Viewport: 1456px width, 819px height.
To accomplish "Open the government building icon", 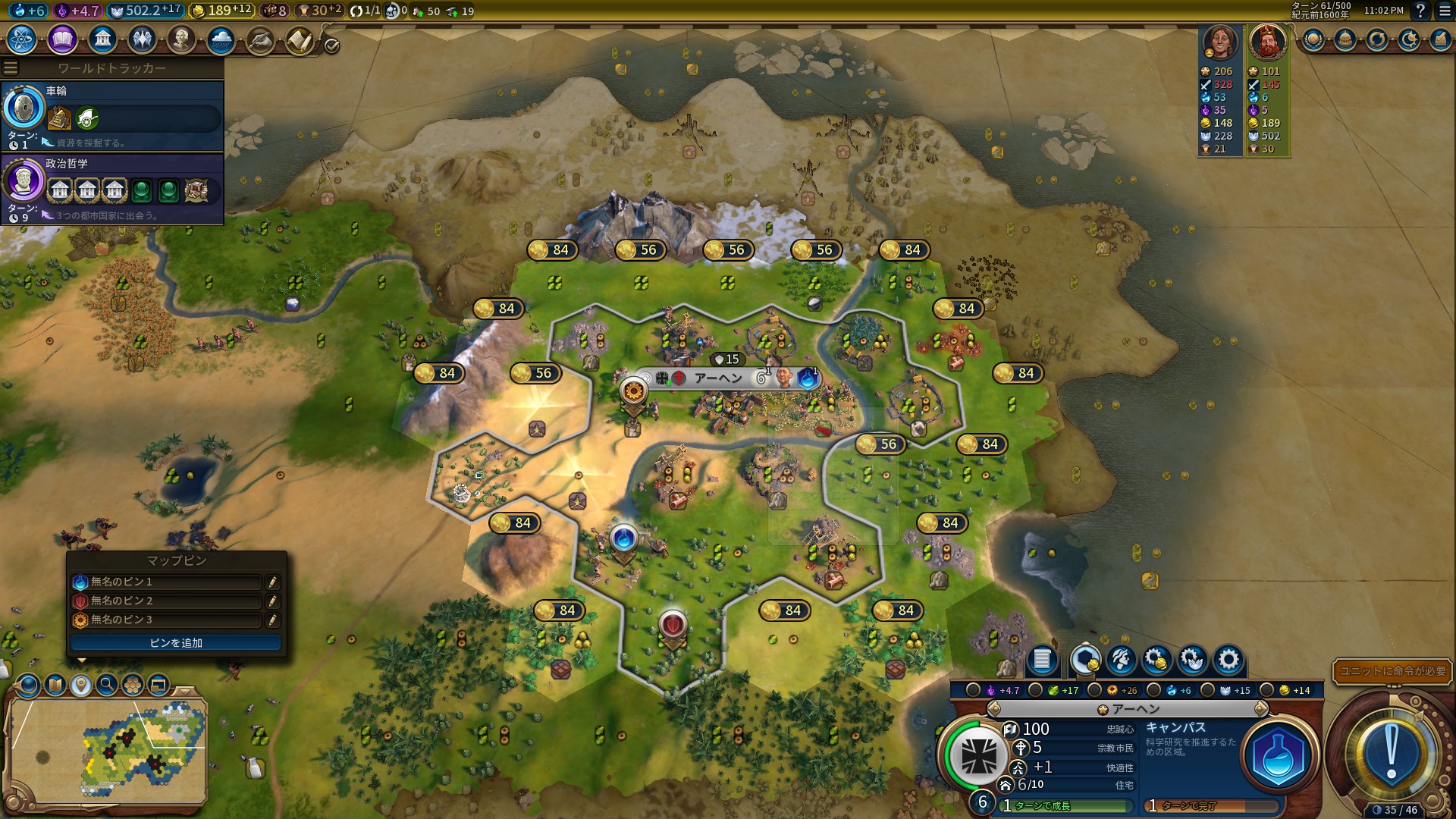I will (x=102, y=39).
